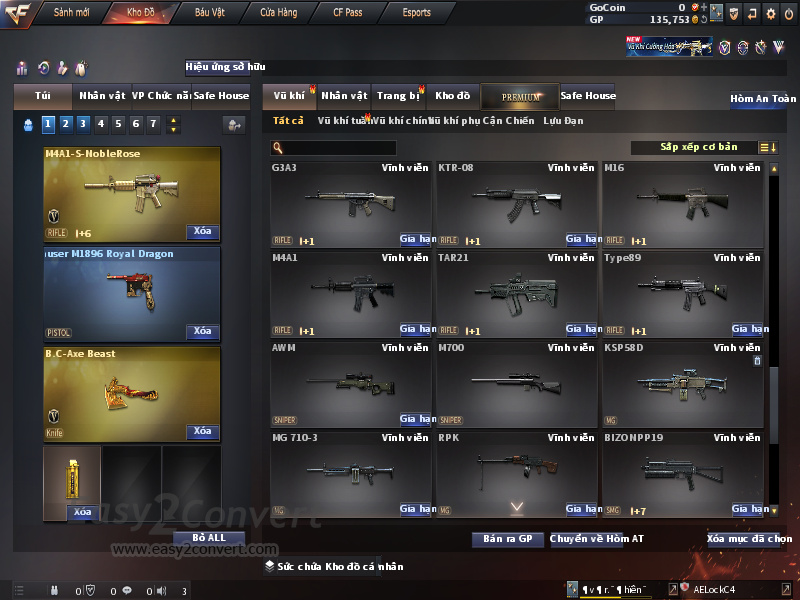Show the PREMIUM inventory tab
This screenshot has height=600, width=800.
pos(520,96)
